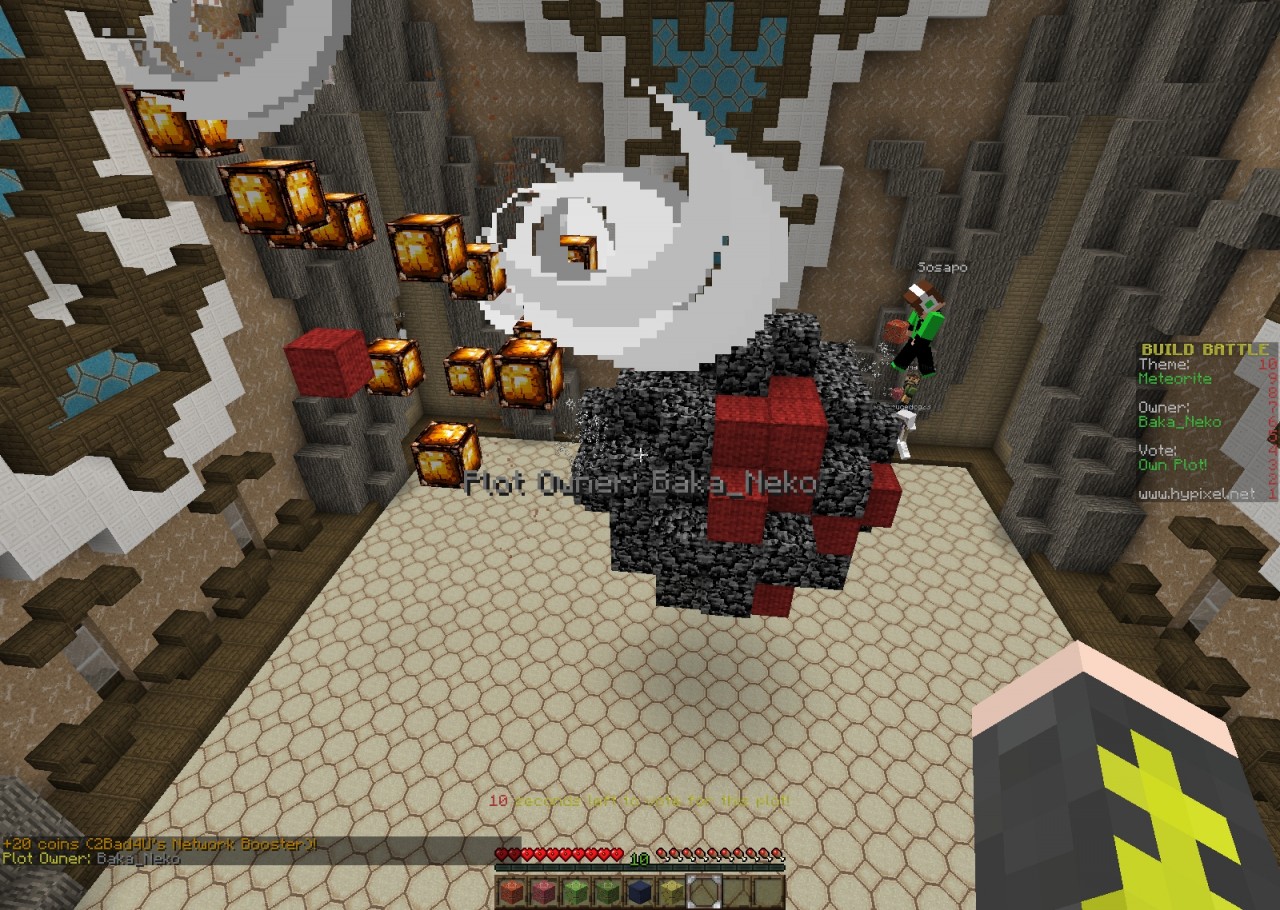Choose the dark green clay block slot
The image size is (1280, 910).
pyautogui.click(x=607, y=891)
